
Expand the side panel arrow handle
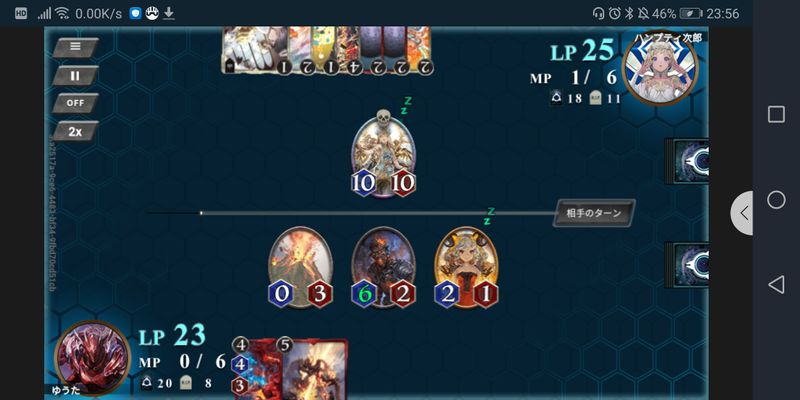[x=742, y=213]
